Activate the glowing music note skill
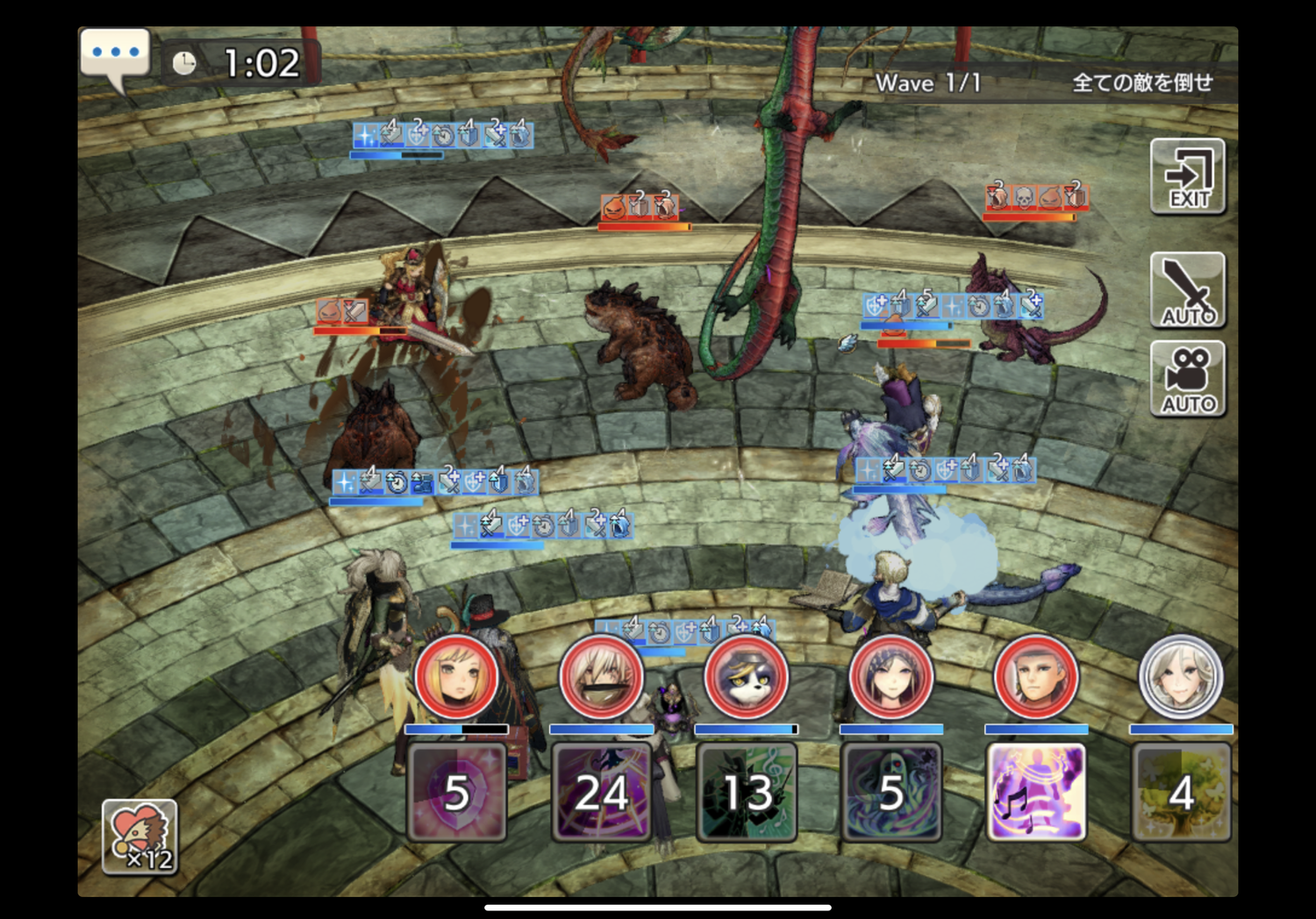Screen dimensions: 1316x919 1036,792
